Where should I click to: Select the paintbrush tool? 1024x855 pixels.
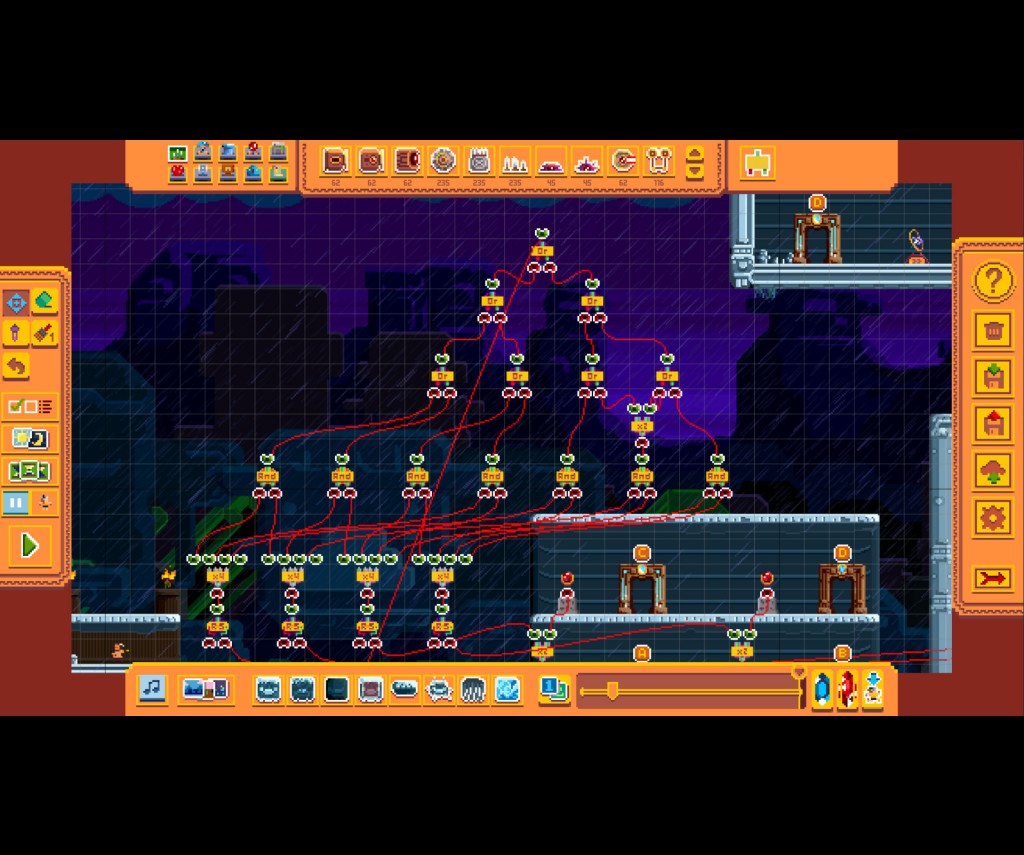tap(44, 333)
